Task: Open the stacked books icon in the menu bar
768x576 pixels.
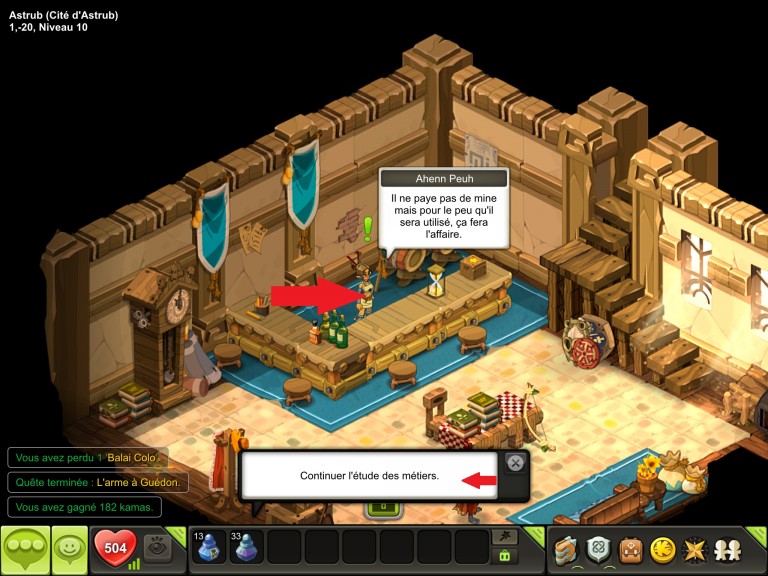Action: coord(567,549)
